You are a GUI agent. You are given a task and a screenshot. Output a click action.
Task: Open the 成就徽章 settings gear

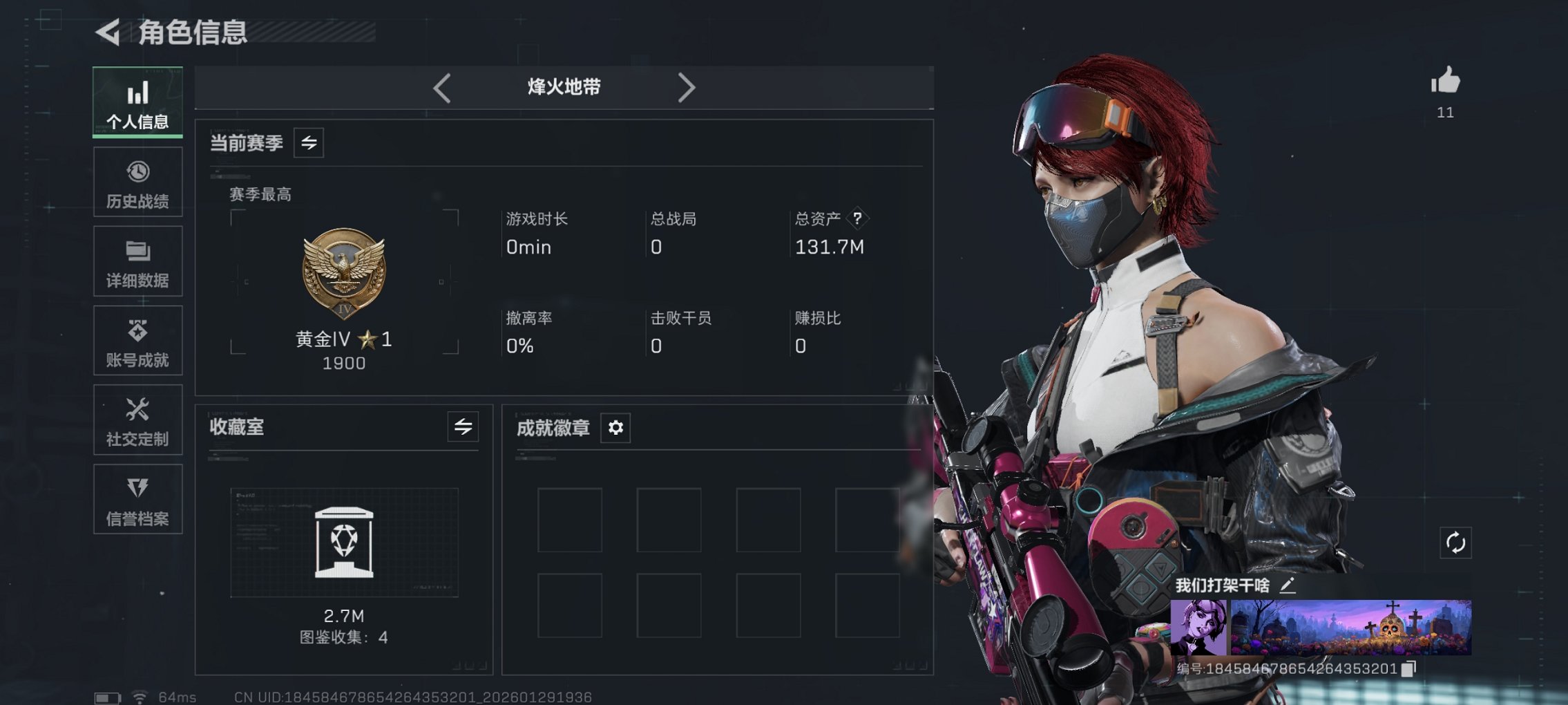[614, 428]
